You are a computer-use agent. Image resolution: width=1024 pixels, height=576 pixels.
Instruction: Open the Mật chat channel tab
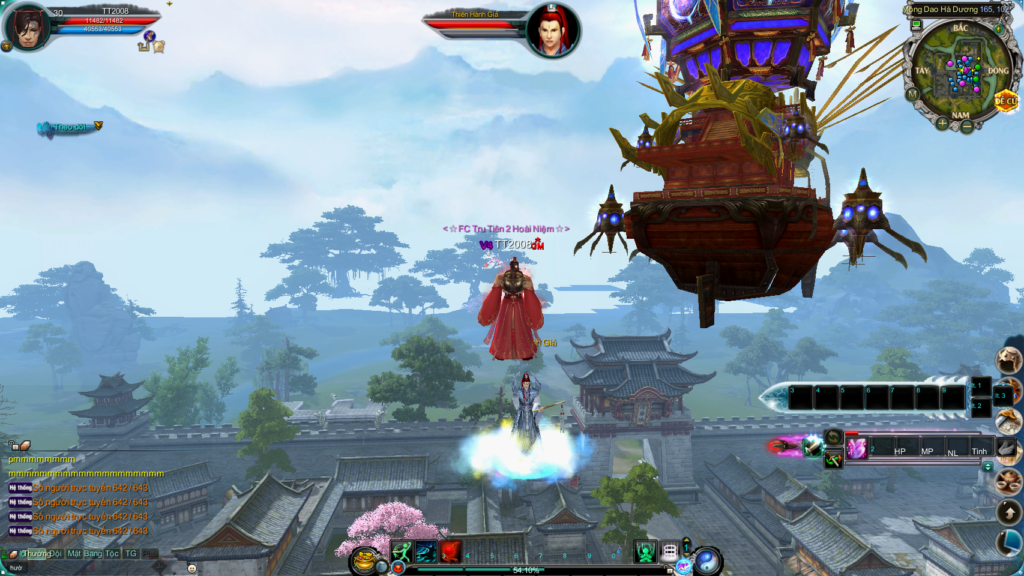[x=75, y=553]
